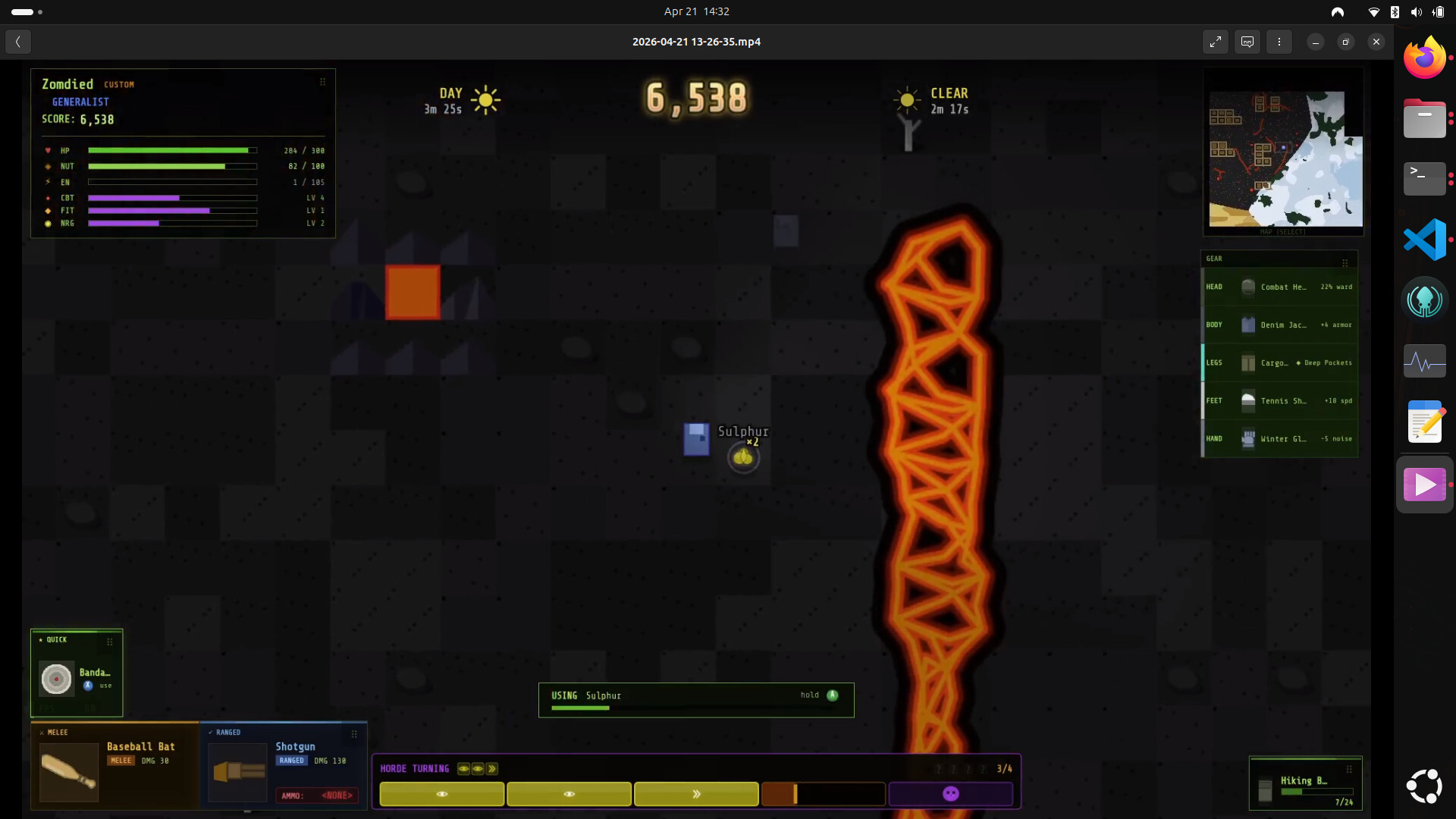
Task: Click the double-chevron skip button on the horde bar
Action: (x=695, y=794)
